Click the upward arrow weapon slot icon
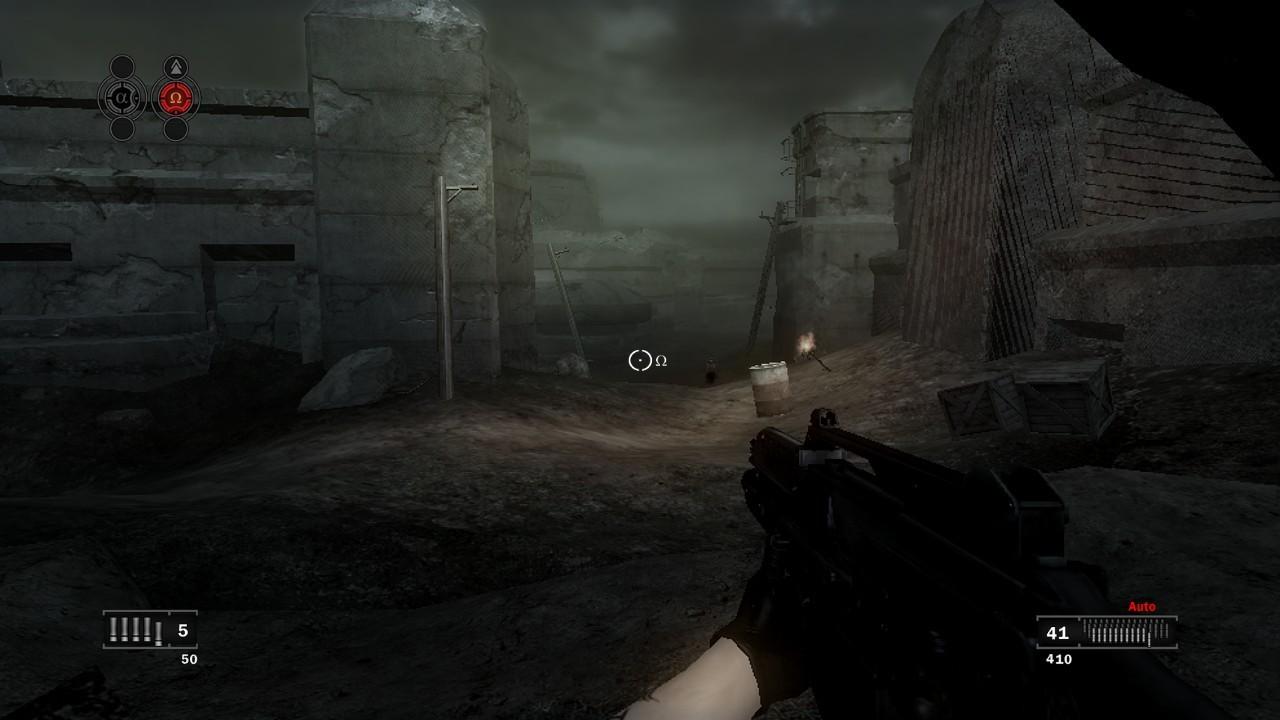1280x720 pixels. [176, 66]
